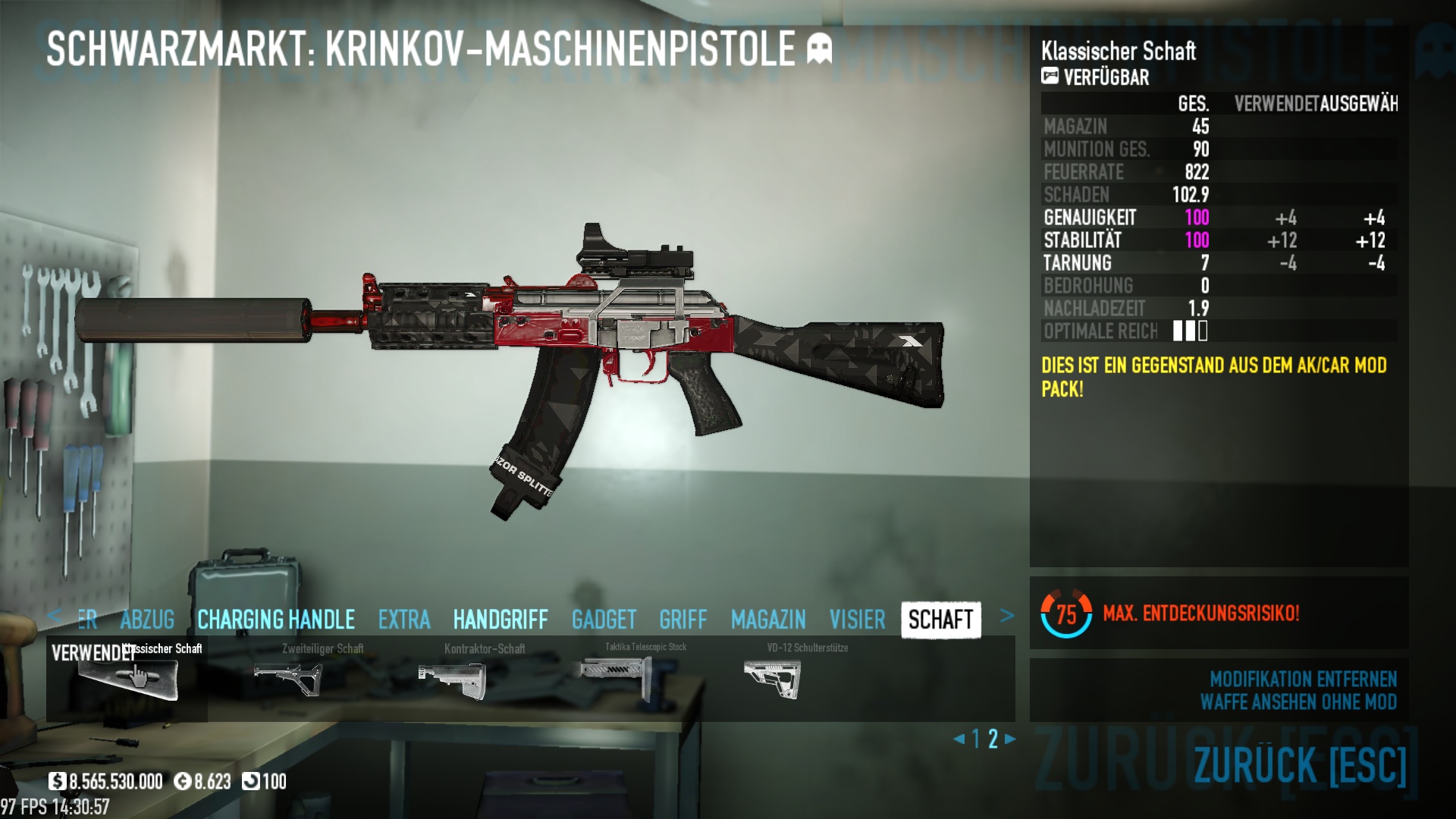The width and height of the screenshot is (1456, 819).
Task: Pick the Taktika Telescopic Stock
Action: pyautogui.click(x=614, y=677)
